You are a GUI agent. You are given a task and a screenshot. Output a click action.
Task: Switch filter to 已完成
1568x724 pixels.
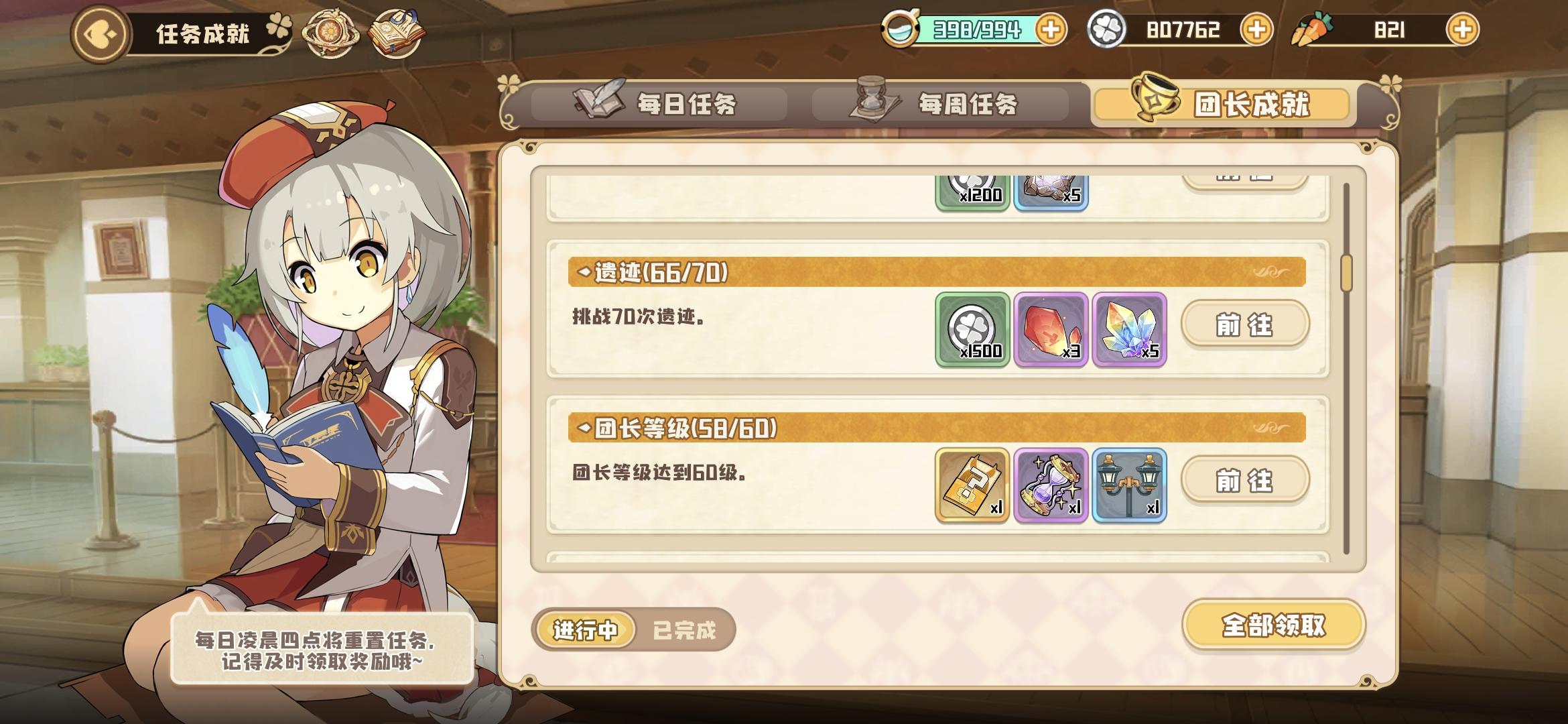tap(684, 629)
